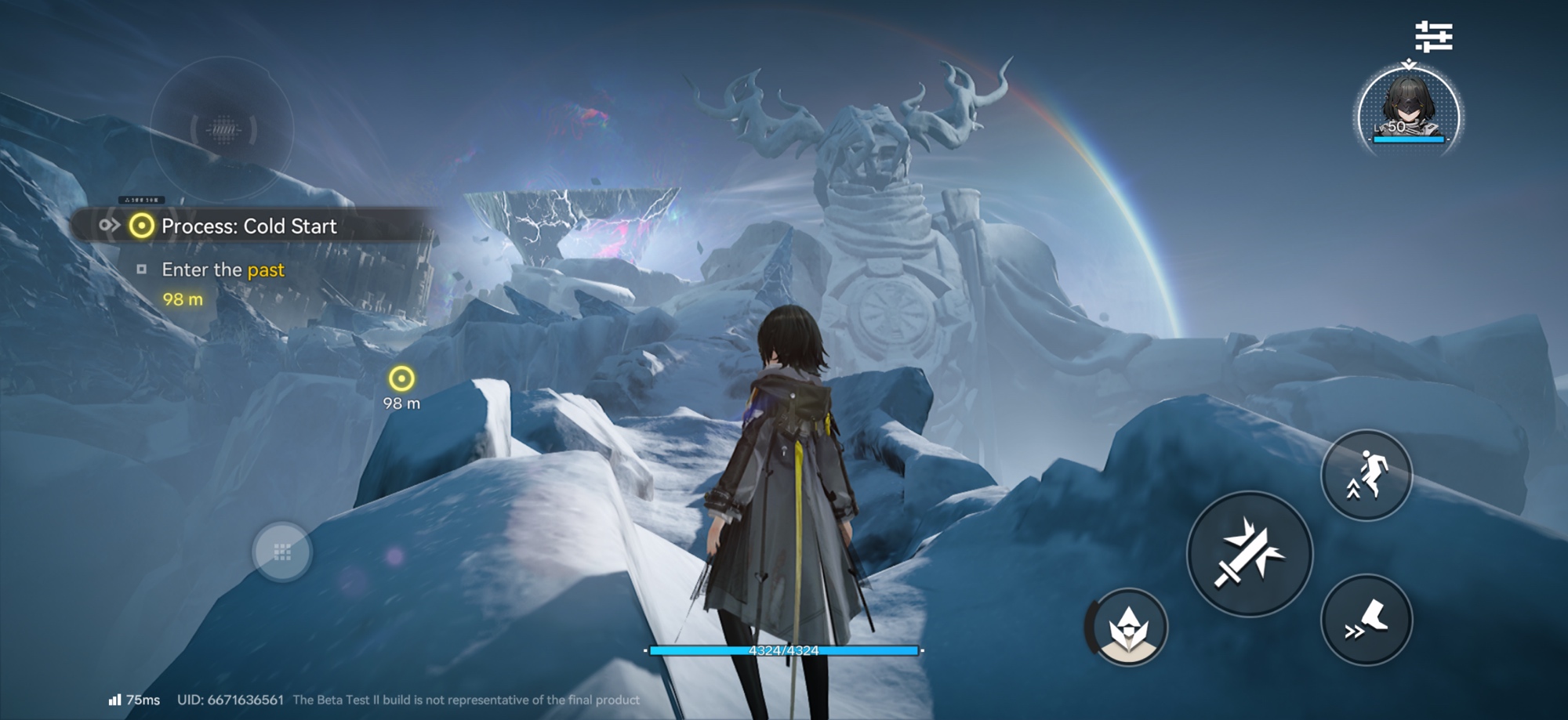This screenshot has width=1568, height=720.
Task: Open the circular minimap
Action: pos(223,129)
